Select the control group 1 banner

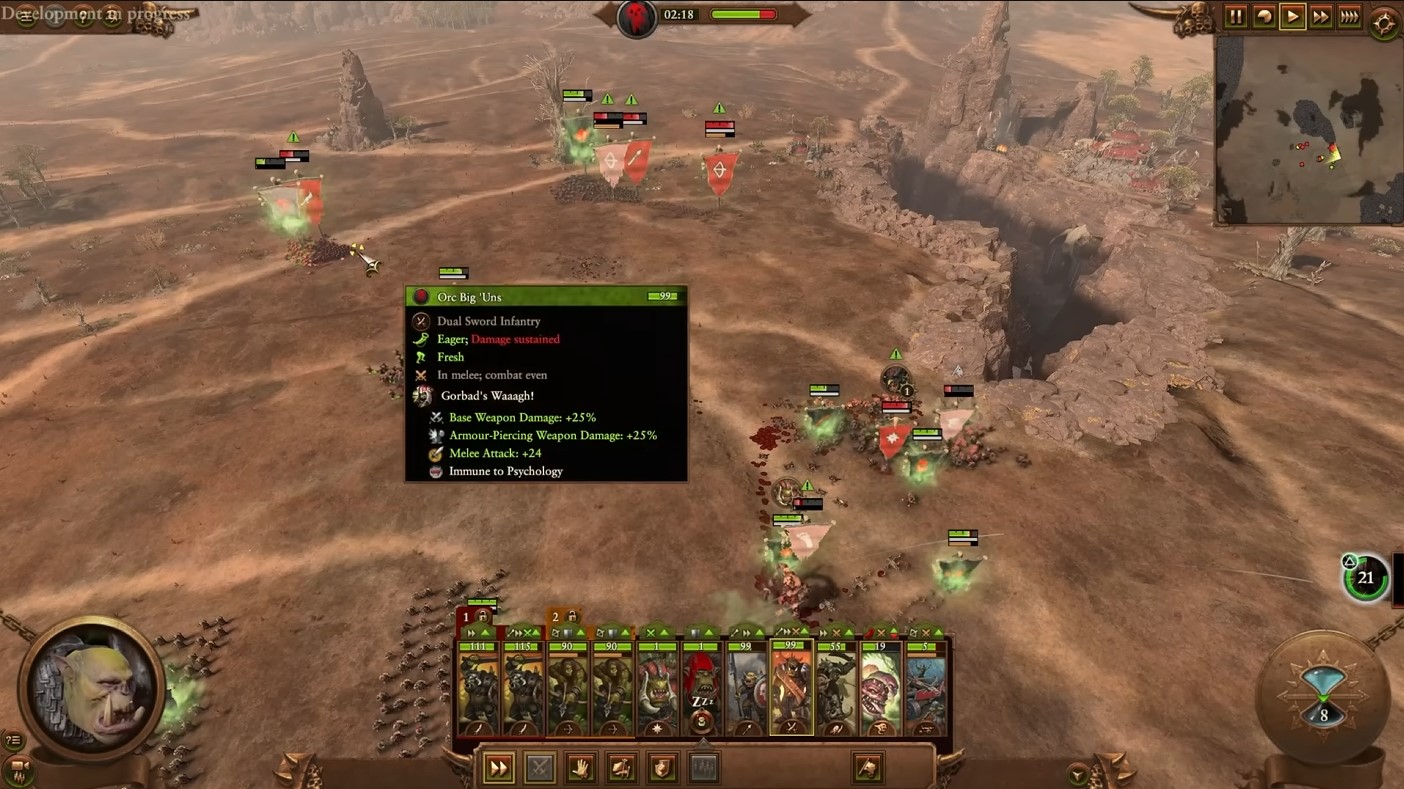(466, 617)
